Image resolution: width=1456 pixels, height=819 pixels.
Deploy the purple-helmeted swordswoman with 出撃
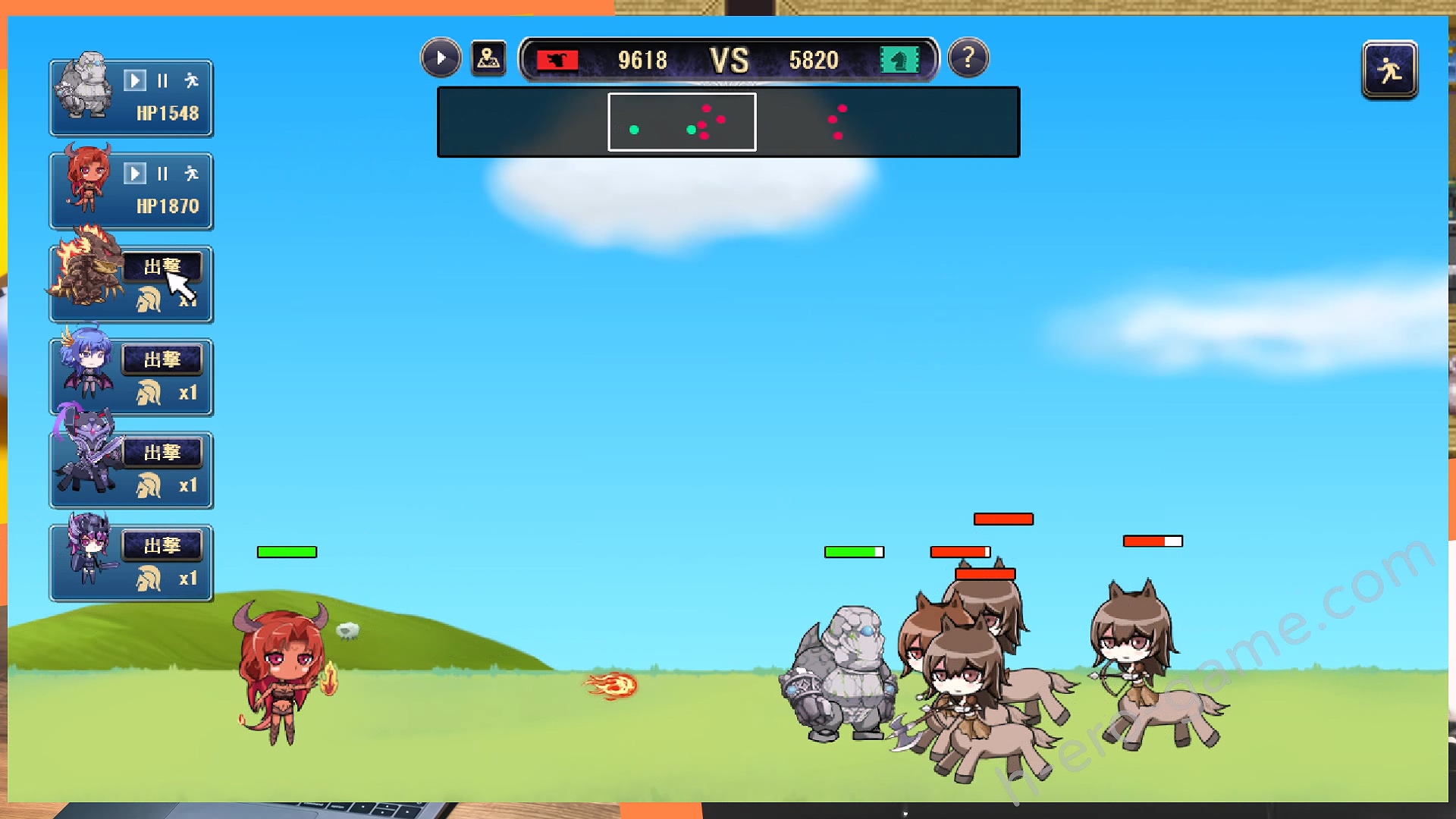coord(162,545)
